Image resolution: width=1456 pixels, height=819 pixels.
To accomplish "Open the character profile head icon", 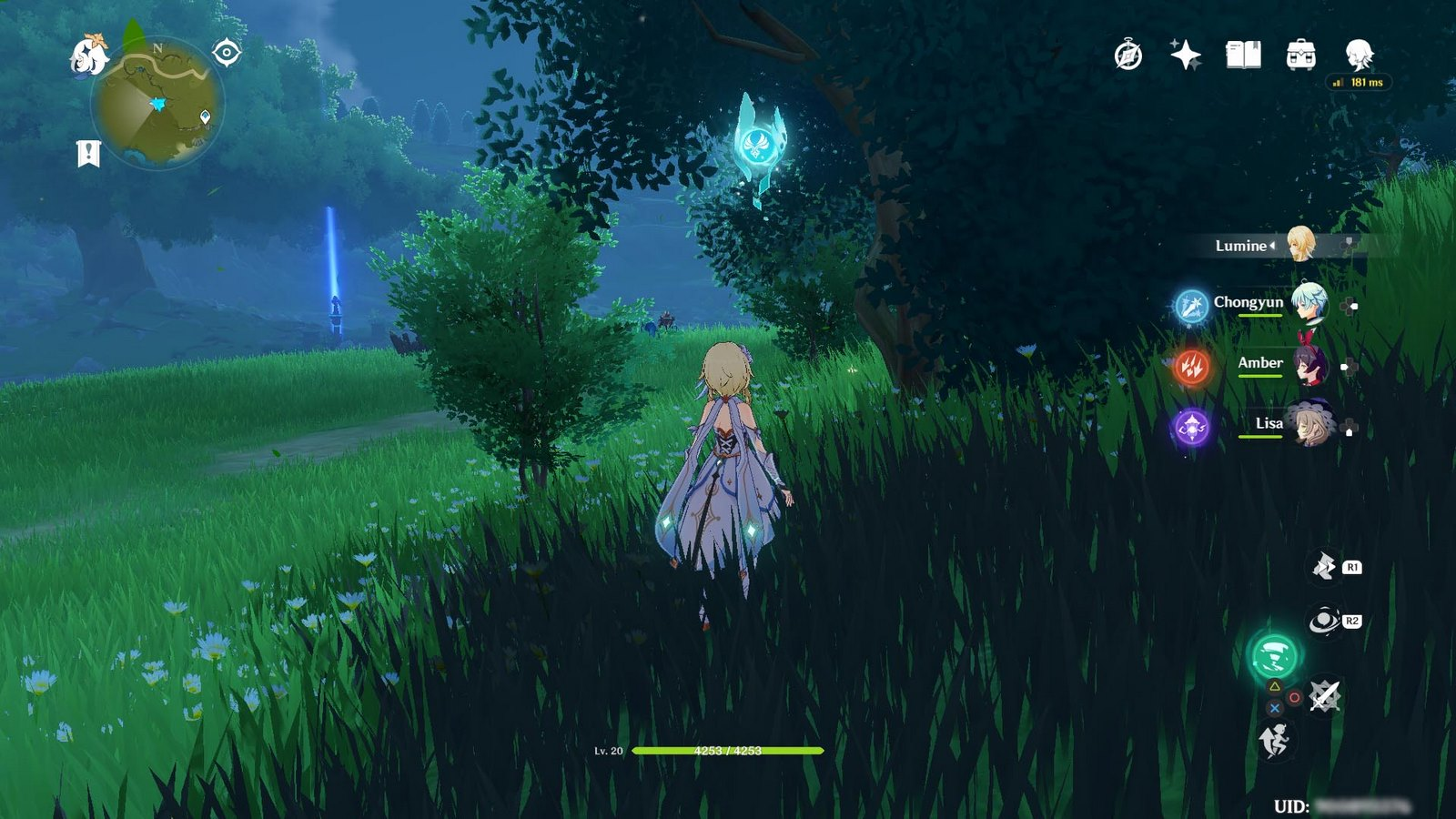I will pos(1359,55).
